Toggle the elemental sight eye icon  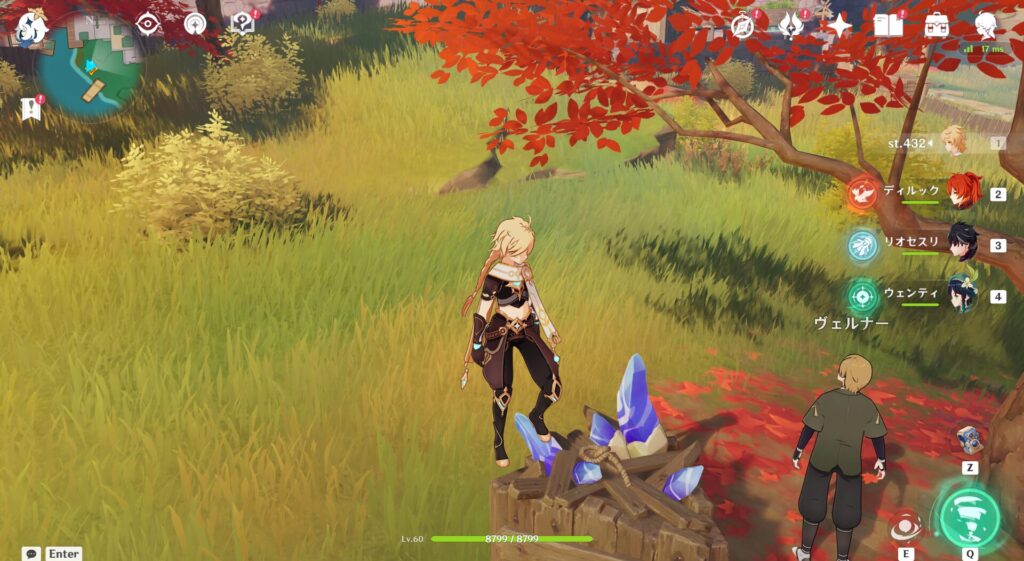click(x=148, y=24)
